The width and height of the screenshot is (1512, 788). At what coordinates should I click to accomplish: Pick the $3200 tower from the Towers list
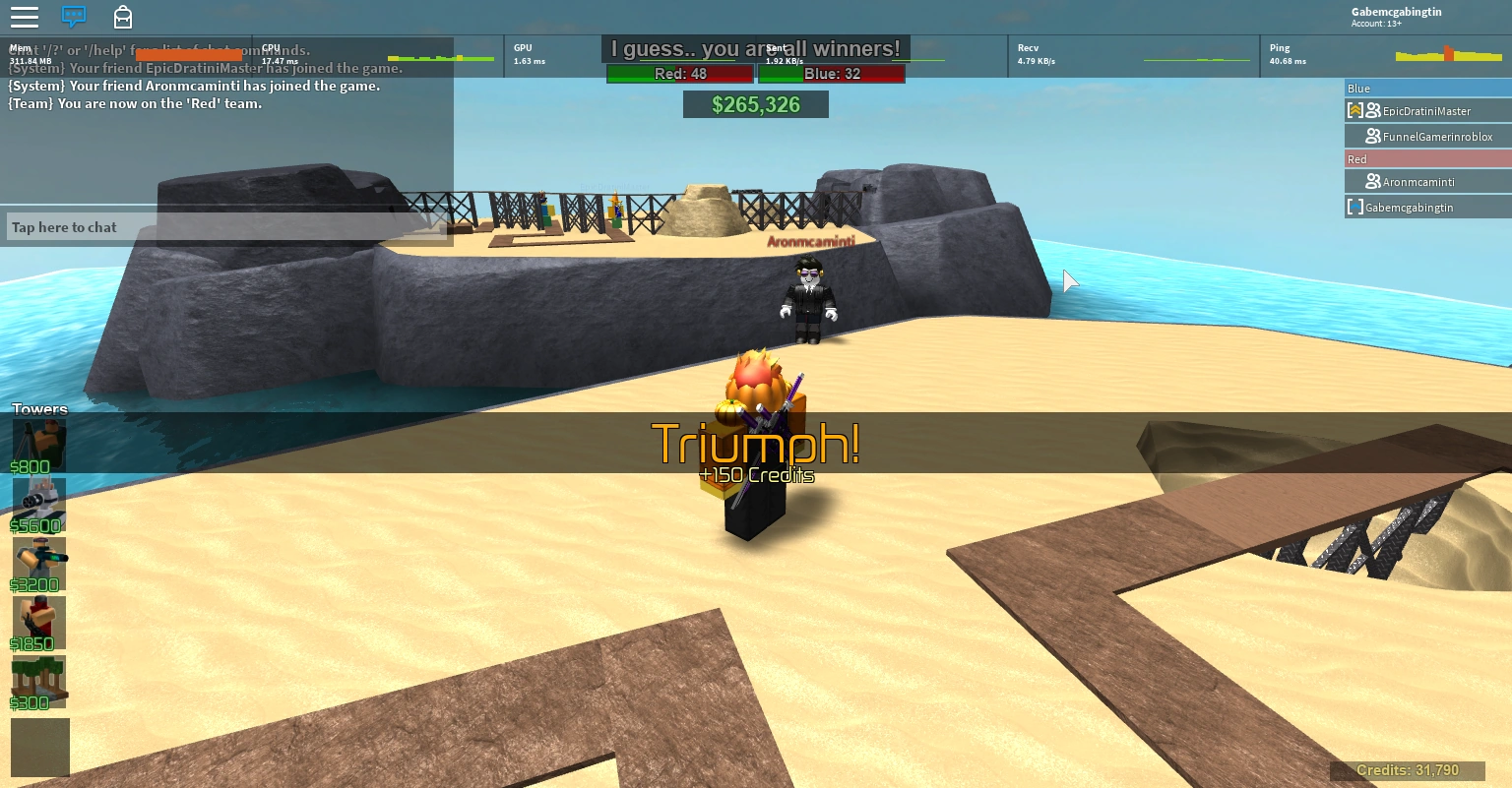tap(39, 561)
